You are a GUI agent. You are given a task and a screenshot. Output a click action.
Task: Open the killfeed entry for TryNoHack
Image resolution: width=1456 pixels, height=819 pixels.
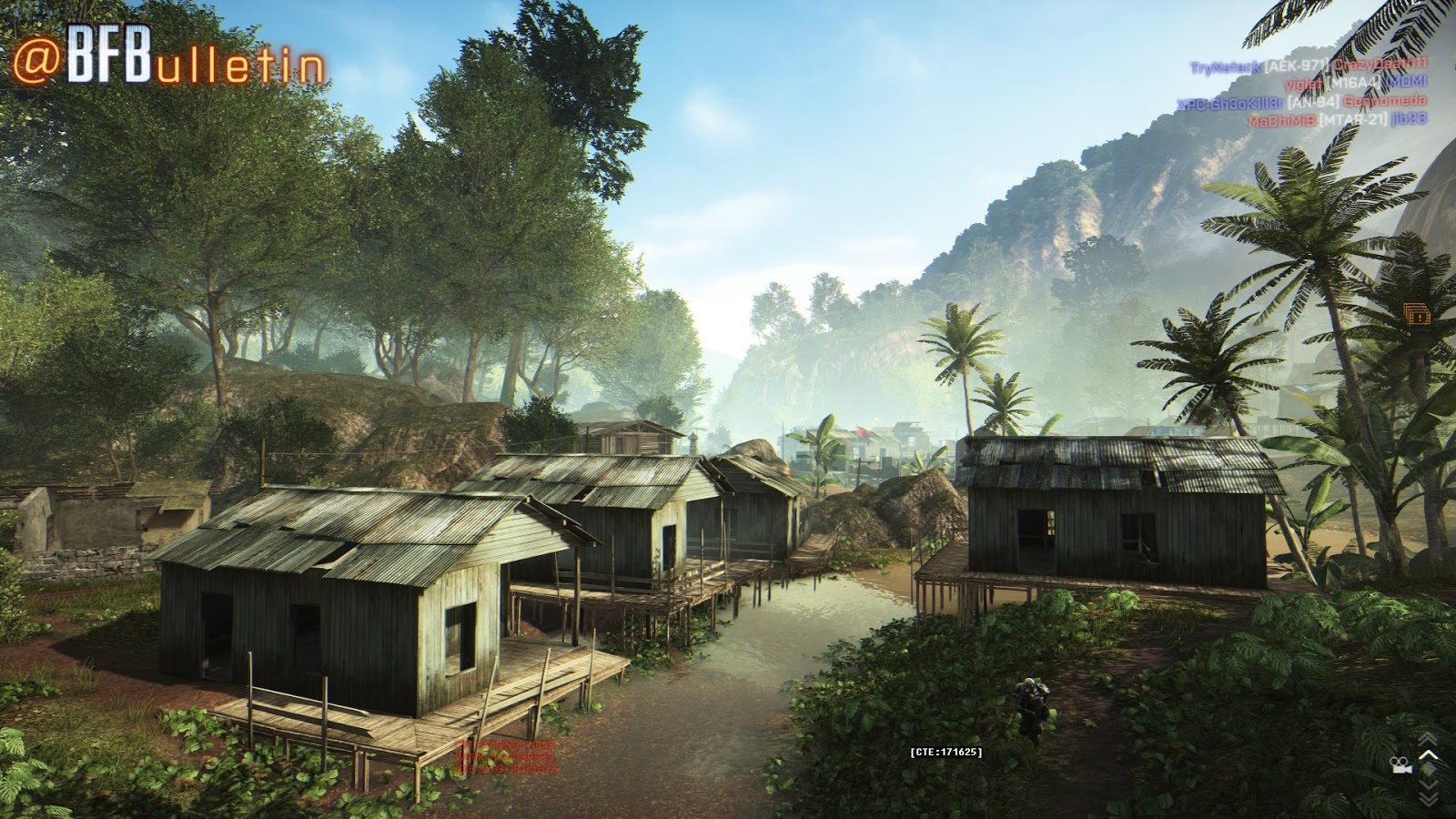pos(1225,65)
